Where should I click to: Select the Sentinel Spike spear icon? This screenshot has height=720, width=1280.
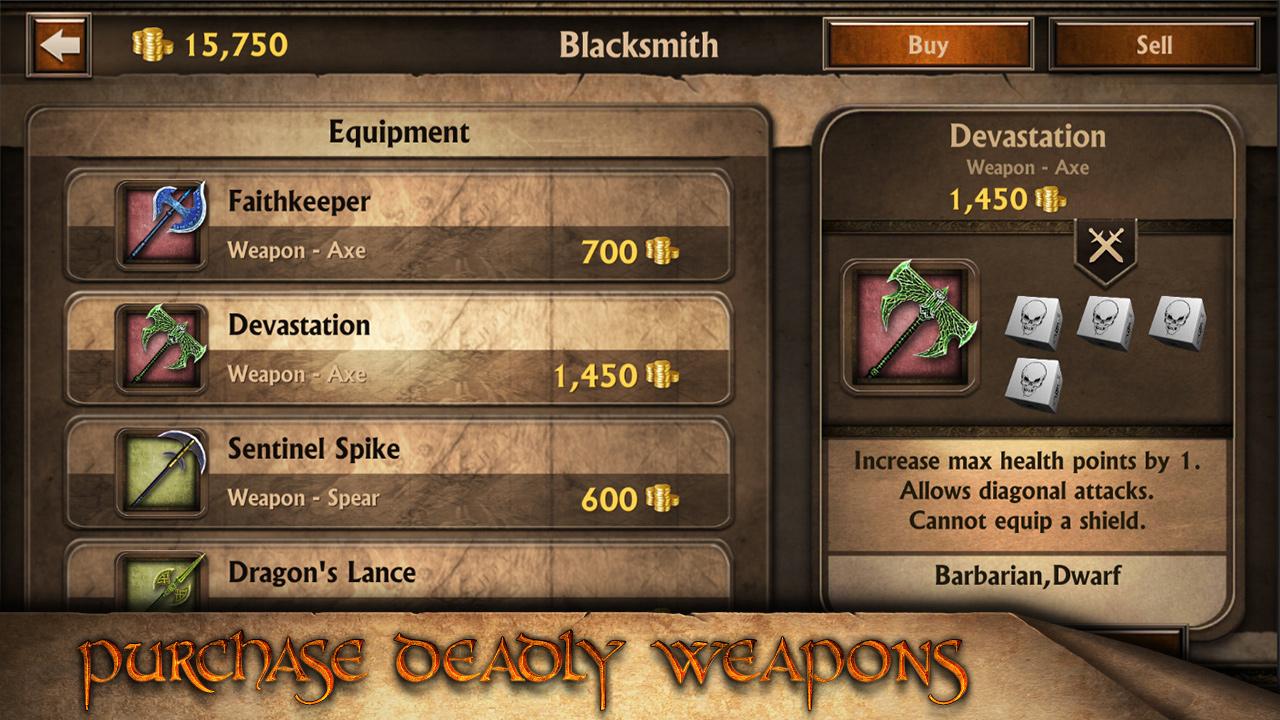point(160,472)
